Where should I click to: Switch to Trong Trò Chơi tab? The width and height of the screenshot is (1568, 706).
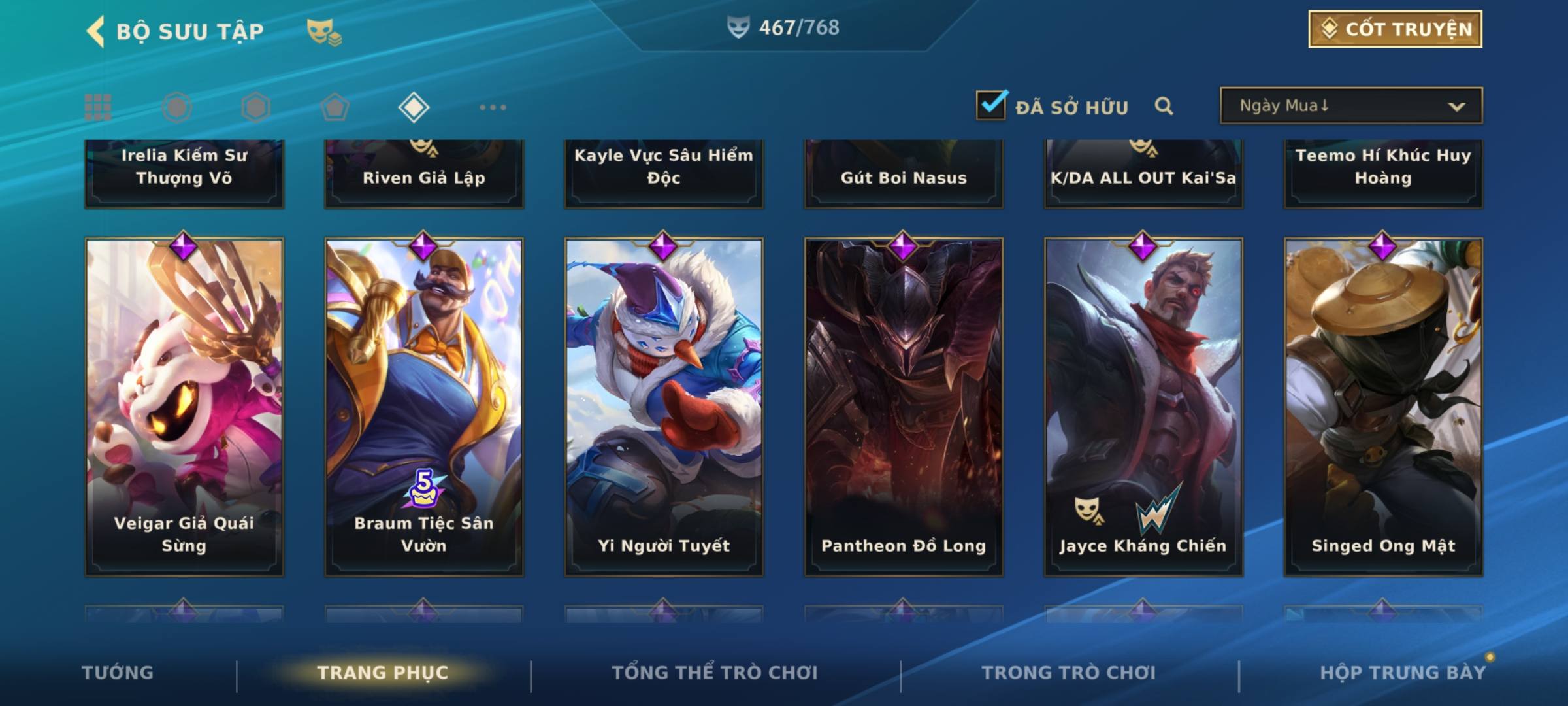point(1069,673)
